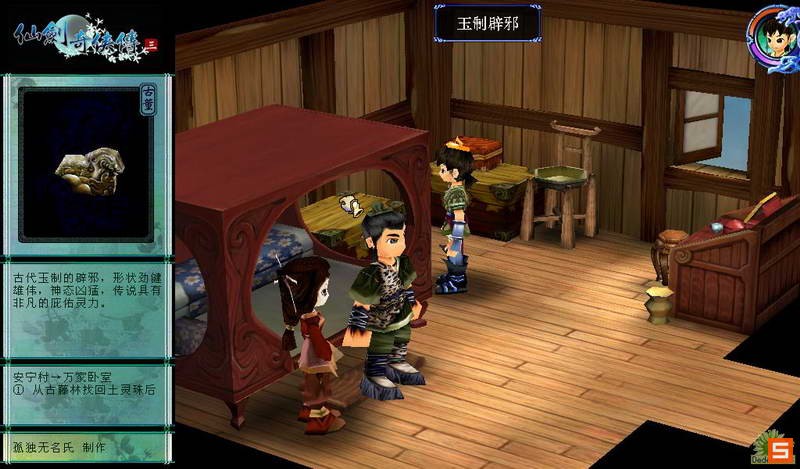Select the jade Bixie item thumbnail
Image resolution: width=800 pixels, height=469 pixels.
pos(87,167)
